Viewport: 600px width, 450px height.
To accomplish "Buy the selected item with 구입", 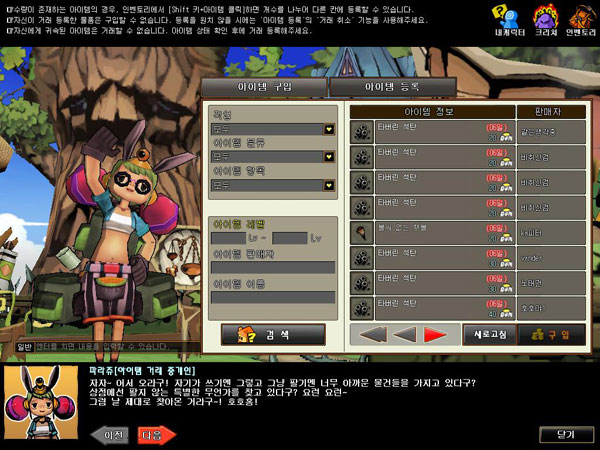I will tap(550, 334).
